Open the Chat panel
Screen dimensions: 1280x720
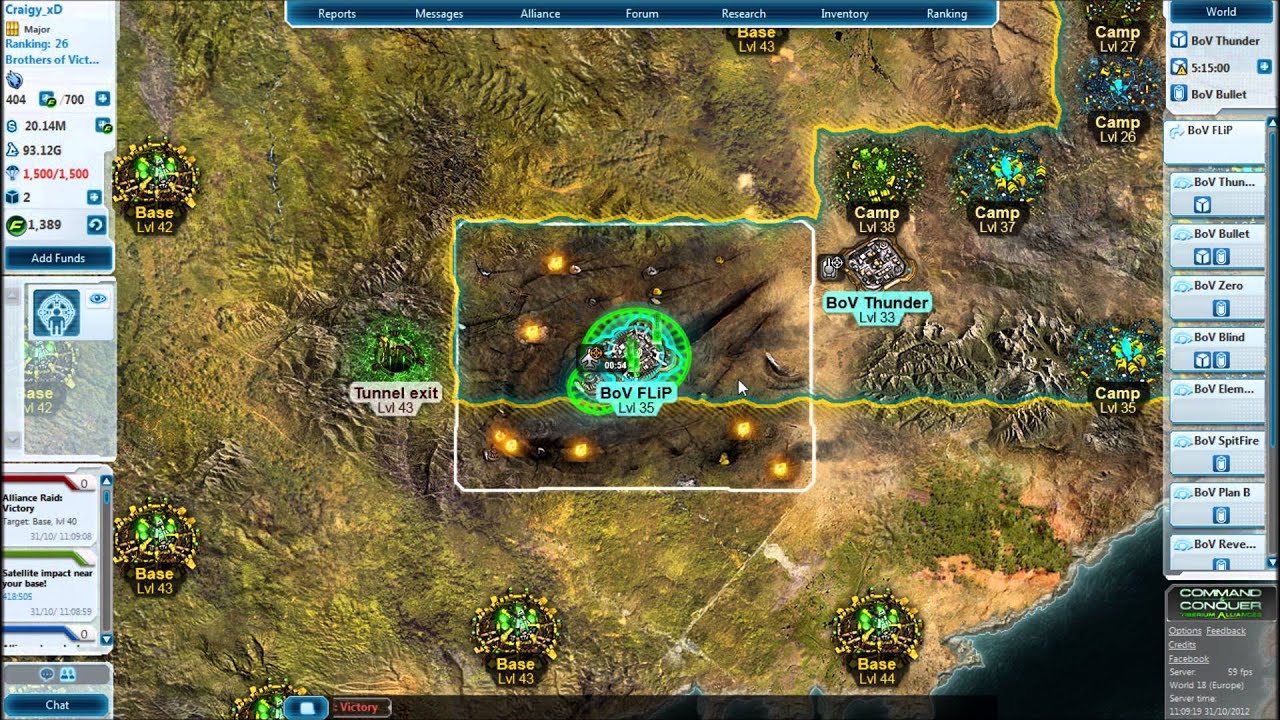57,705
